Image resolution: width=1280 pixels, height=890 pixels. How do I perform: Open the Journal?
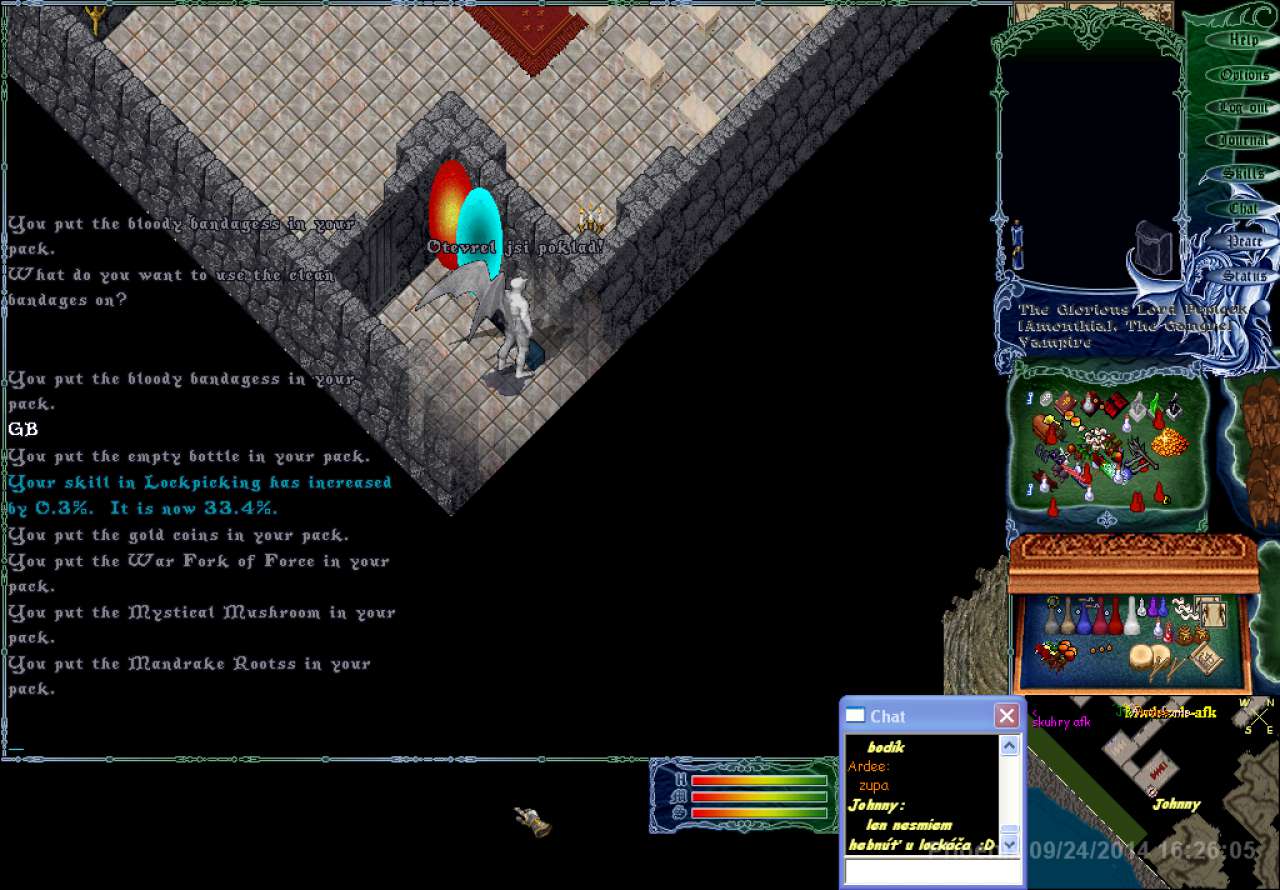[x=1243, y=141]
